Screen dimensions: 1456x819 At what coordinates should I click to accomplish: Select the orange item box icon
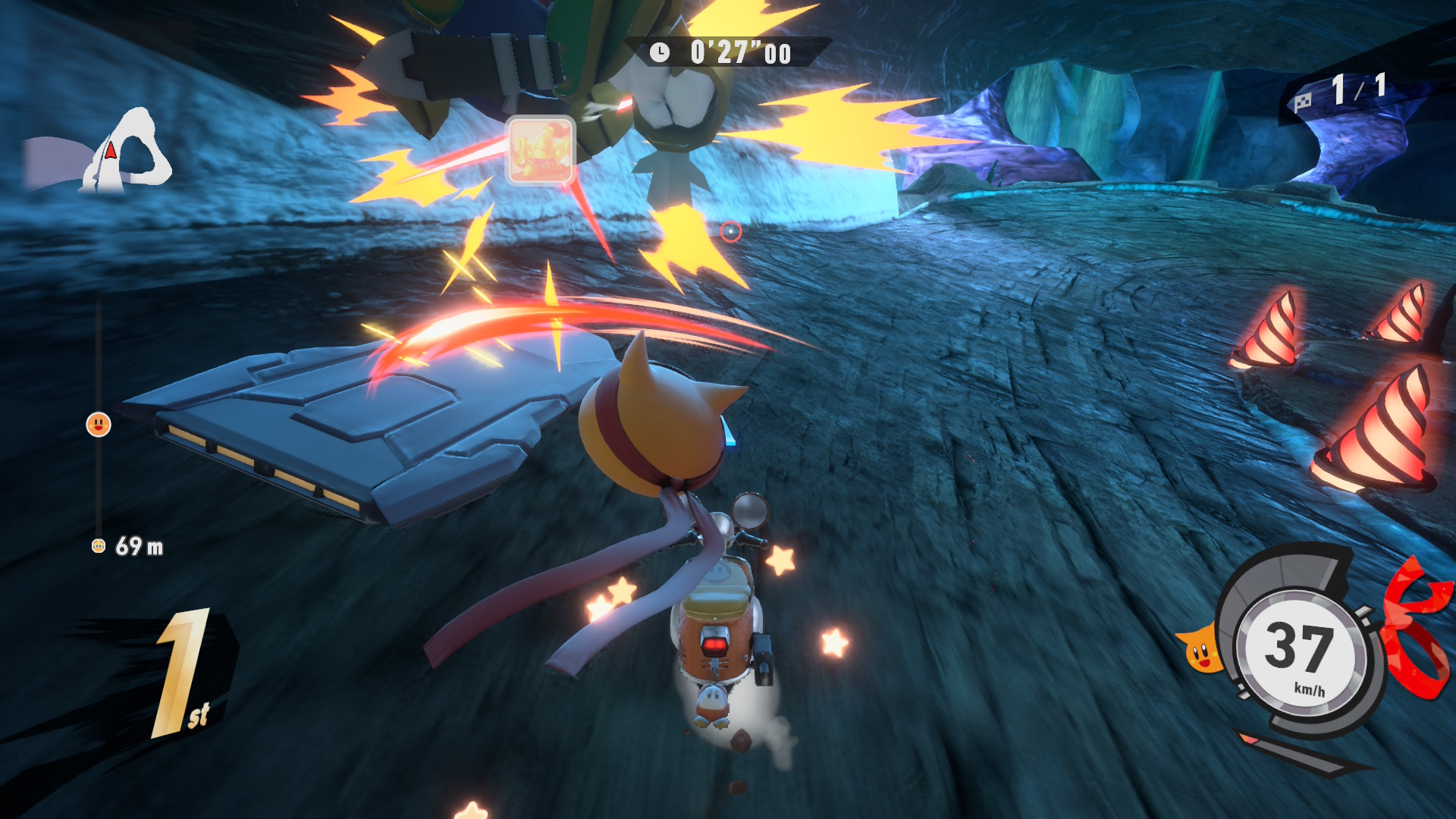point(540,150)
